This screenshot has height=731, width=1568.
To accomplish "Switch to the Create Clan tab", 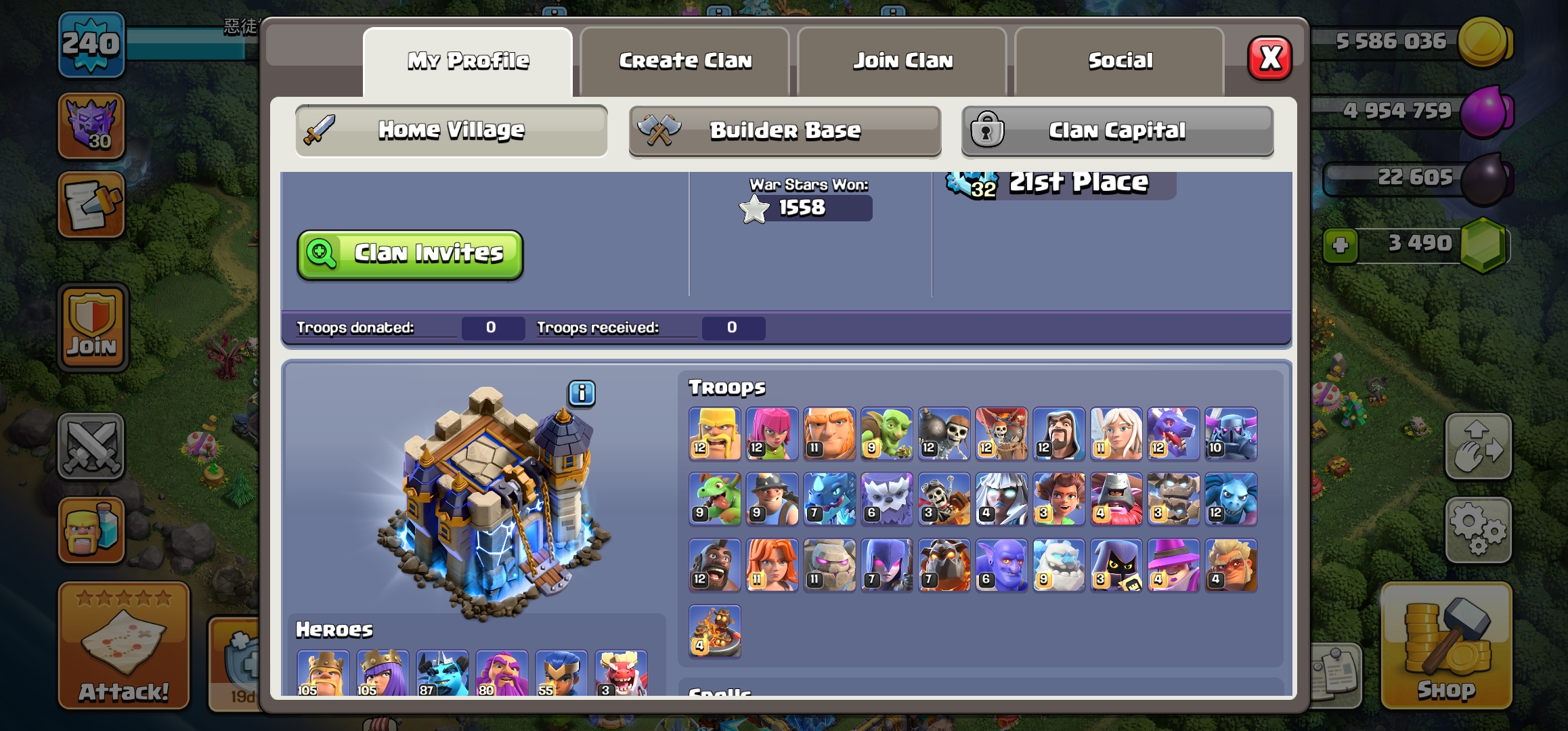I will 684,62.
